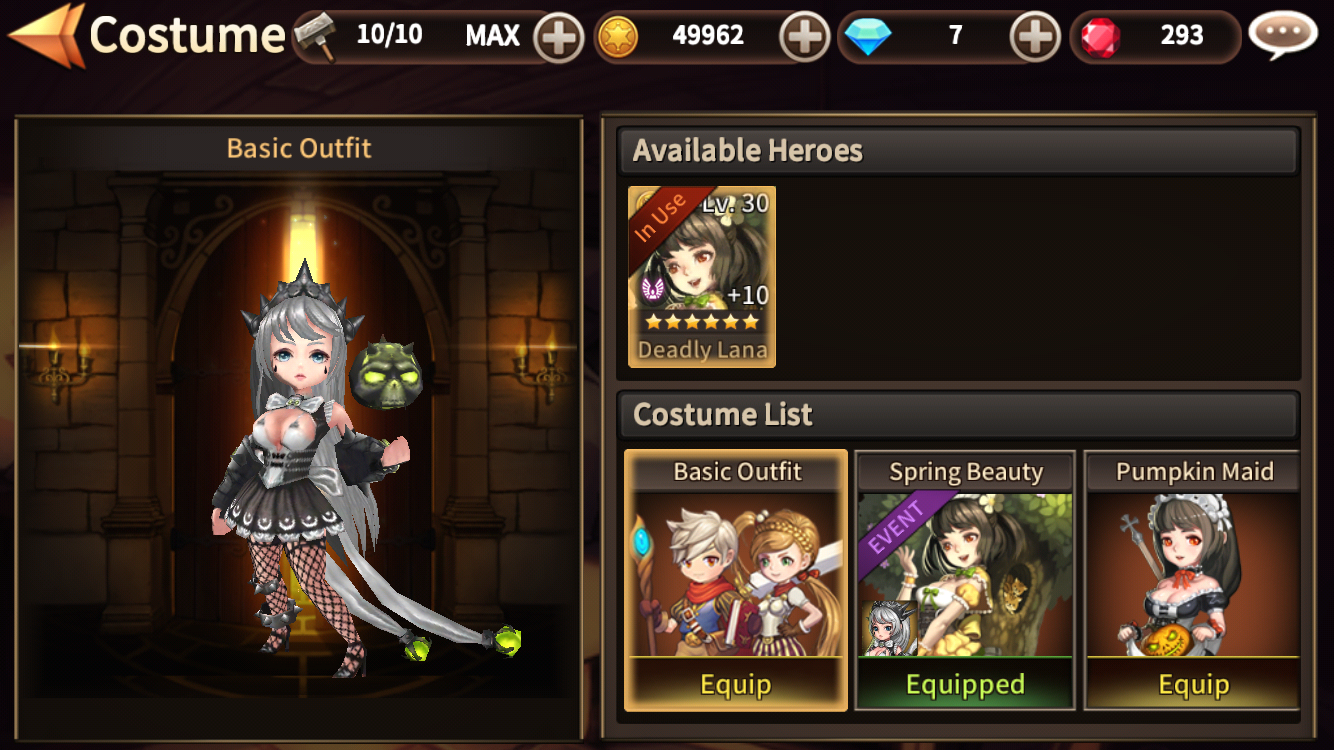The height and width of the screenshot is (750, 1334).
Task: Choose the Basic Outfit costume artwork
Action: (x=736, y=575)
